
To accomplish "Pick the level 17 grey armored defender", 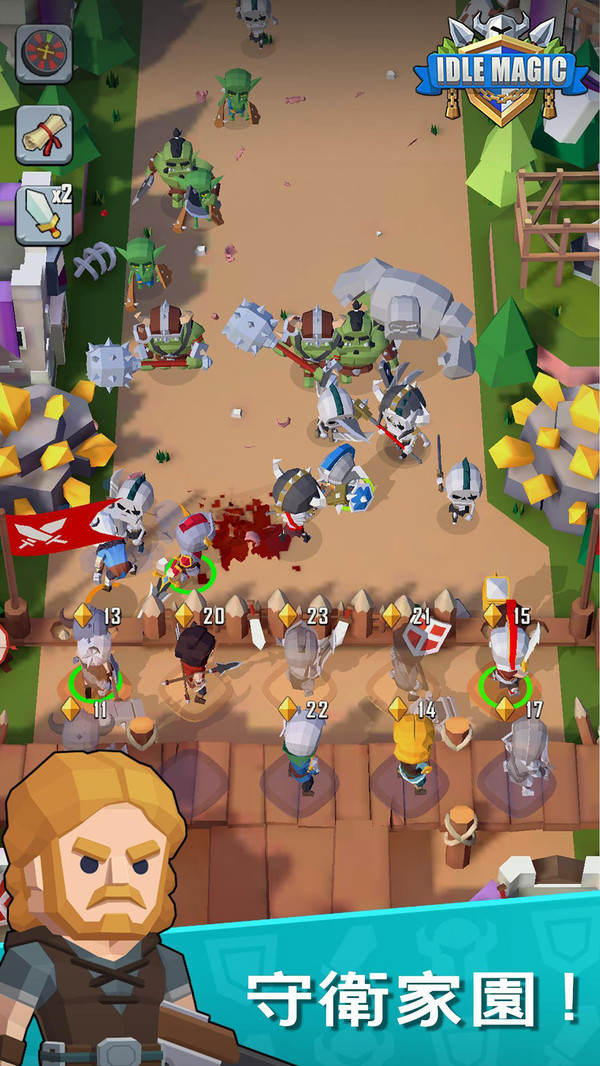I will pyautogui.click(x=524, y=755).
